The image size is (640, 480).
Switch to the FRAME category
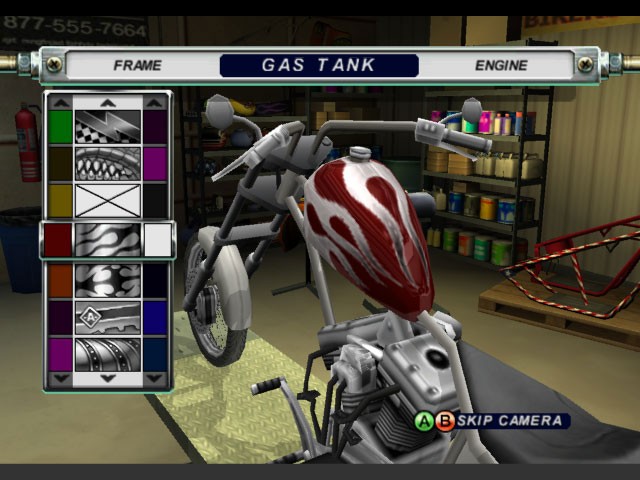click(137, 65)
